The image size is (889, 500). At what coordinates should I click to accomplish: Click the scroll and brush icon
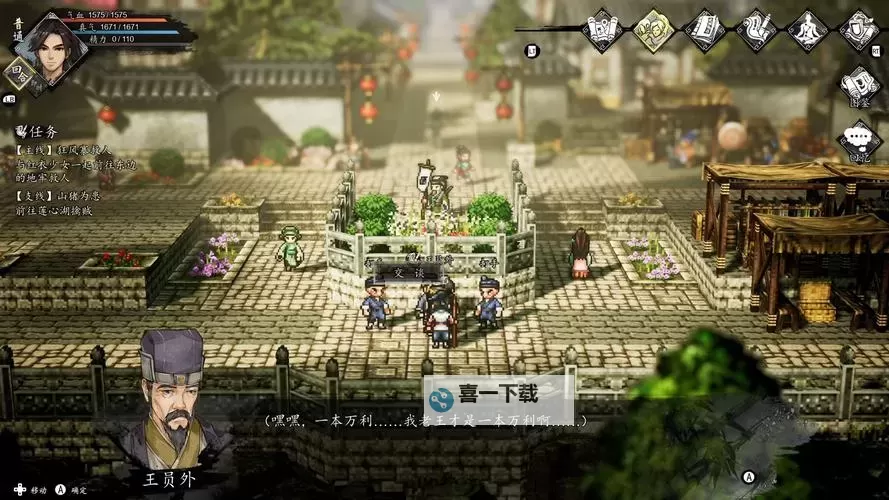(x=756, y=29)
